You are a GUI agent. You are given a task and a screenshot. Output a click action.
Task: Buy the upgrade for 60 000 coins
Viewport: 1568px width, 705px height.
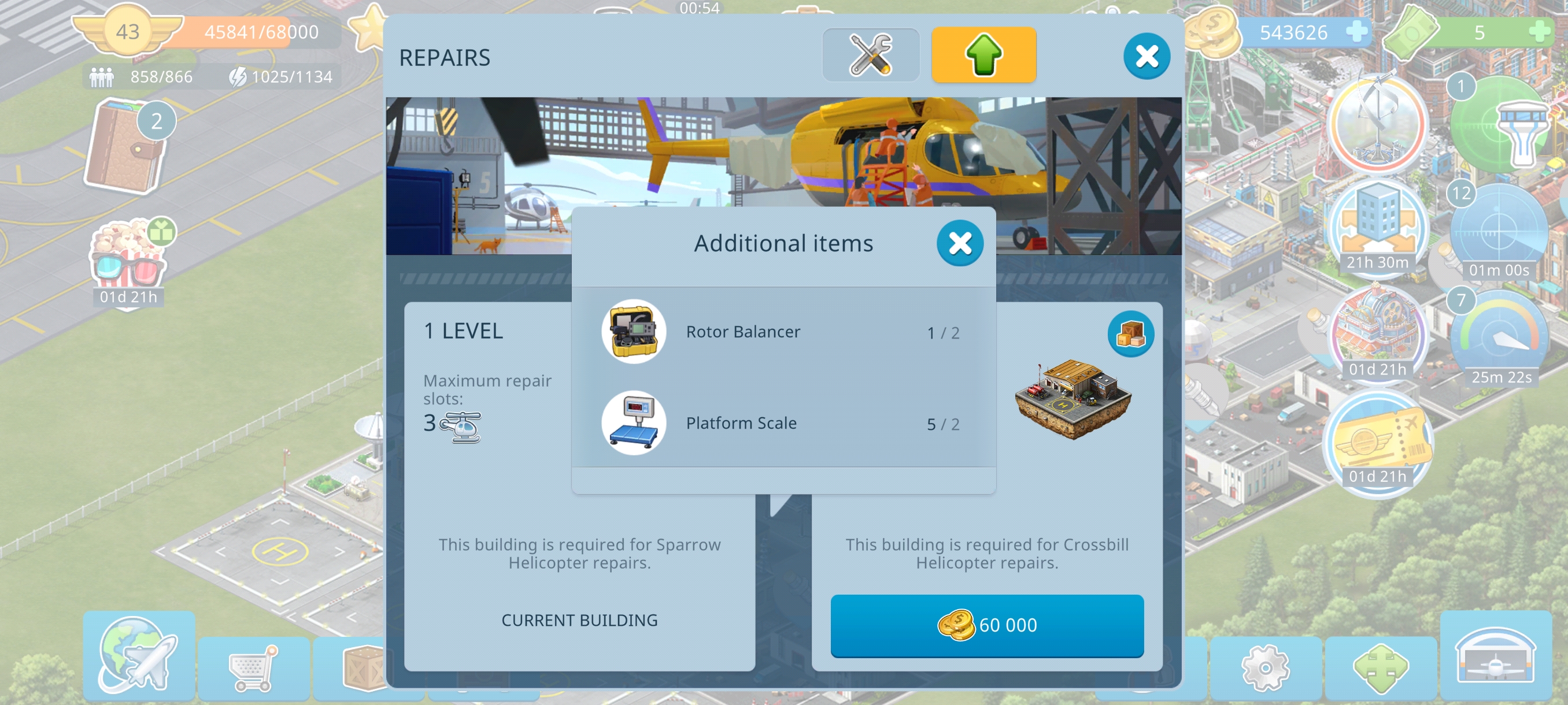(986, 625)
